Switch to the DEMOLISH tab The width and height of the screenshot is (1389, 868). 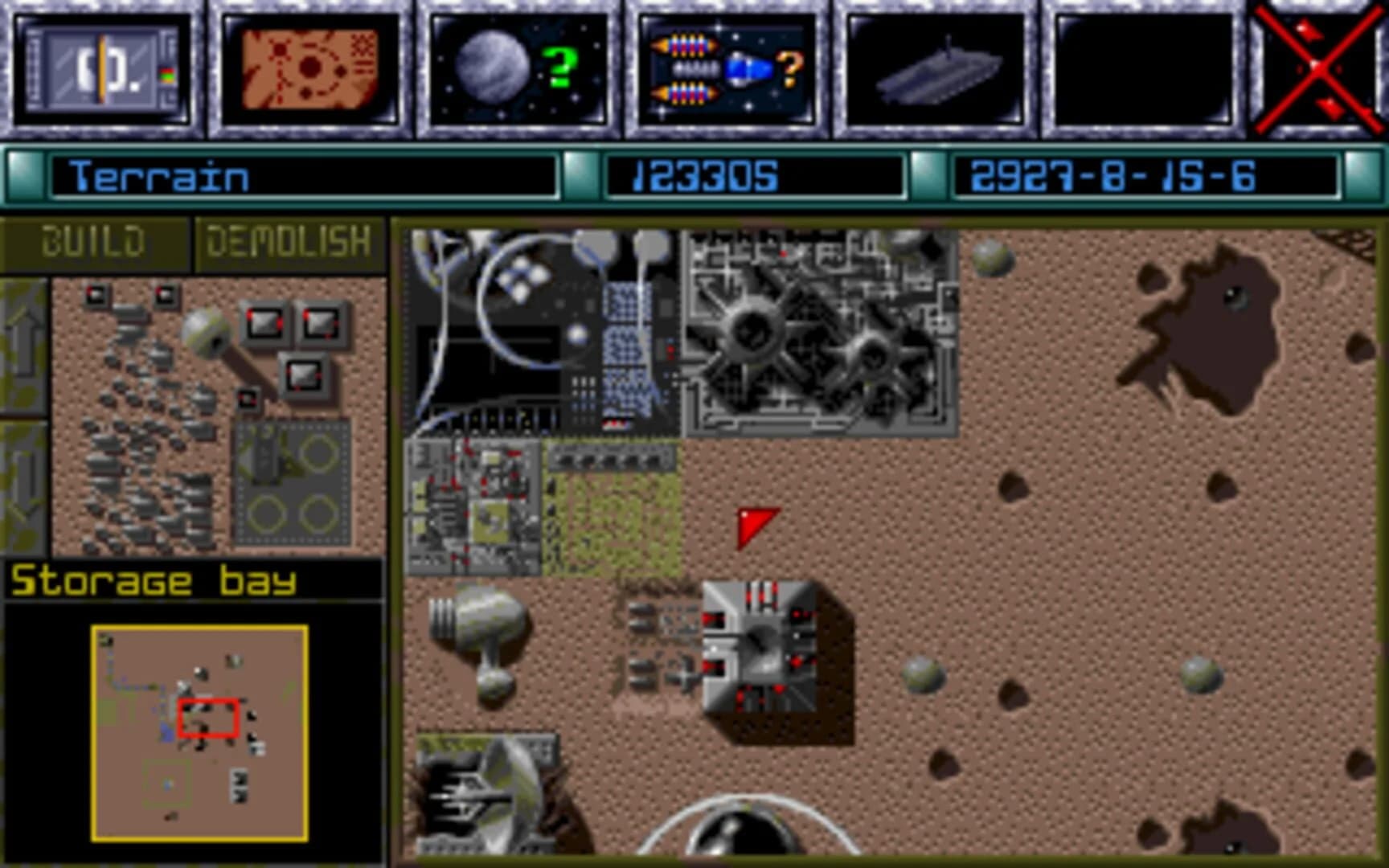point(289,240)
